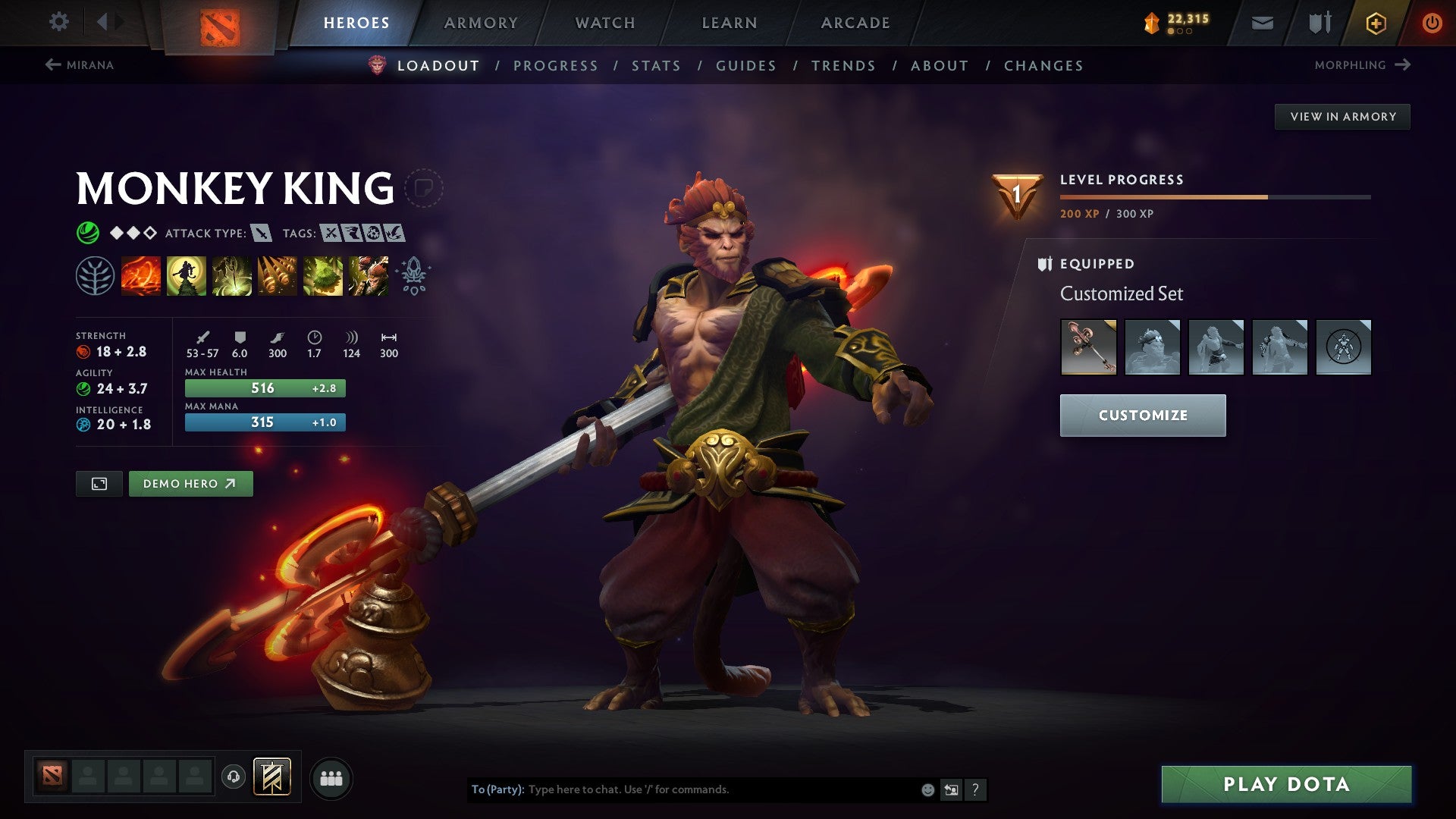1456x819 pixels.
Task: Open the GUIDES section
Action: pyautogui.click(x=745, y=66)
